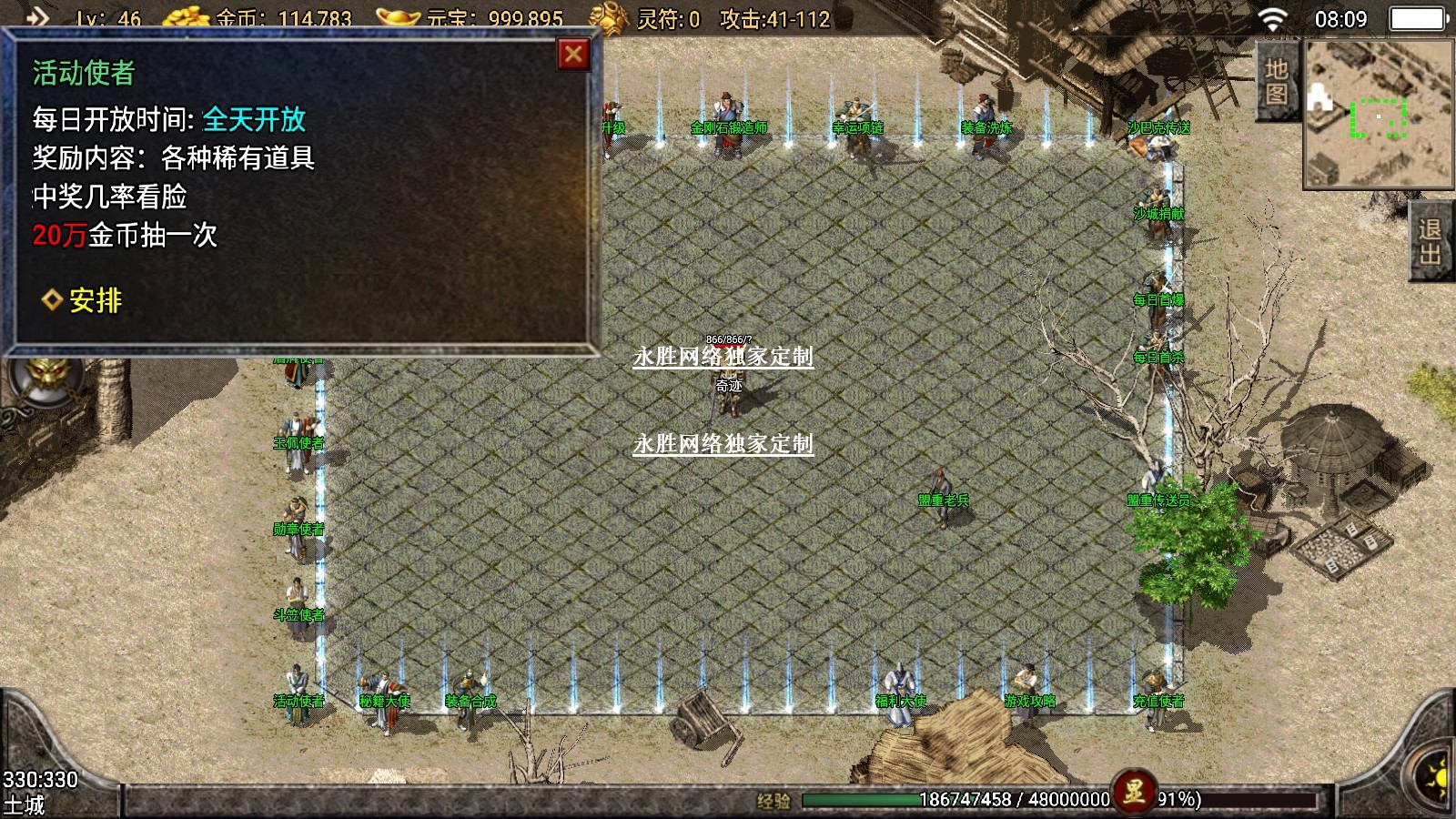Open the 地图 map button
The height and width of the screenshot is (819, 1456).
coord(1276,82)
